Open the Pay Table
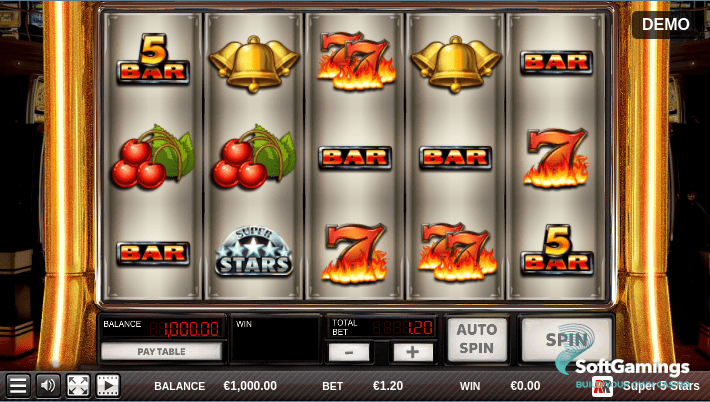 (x=161, y=352)
